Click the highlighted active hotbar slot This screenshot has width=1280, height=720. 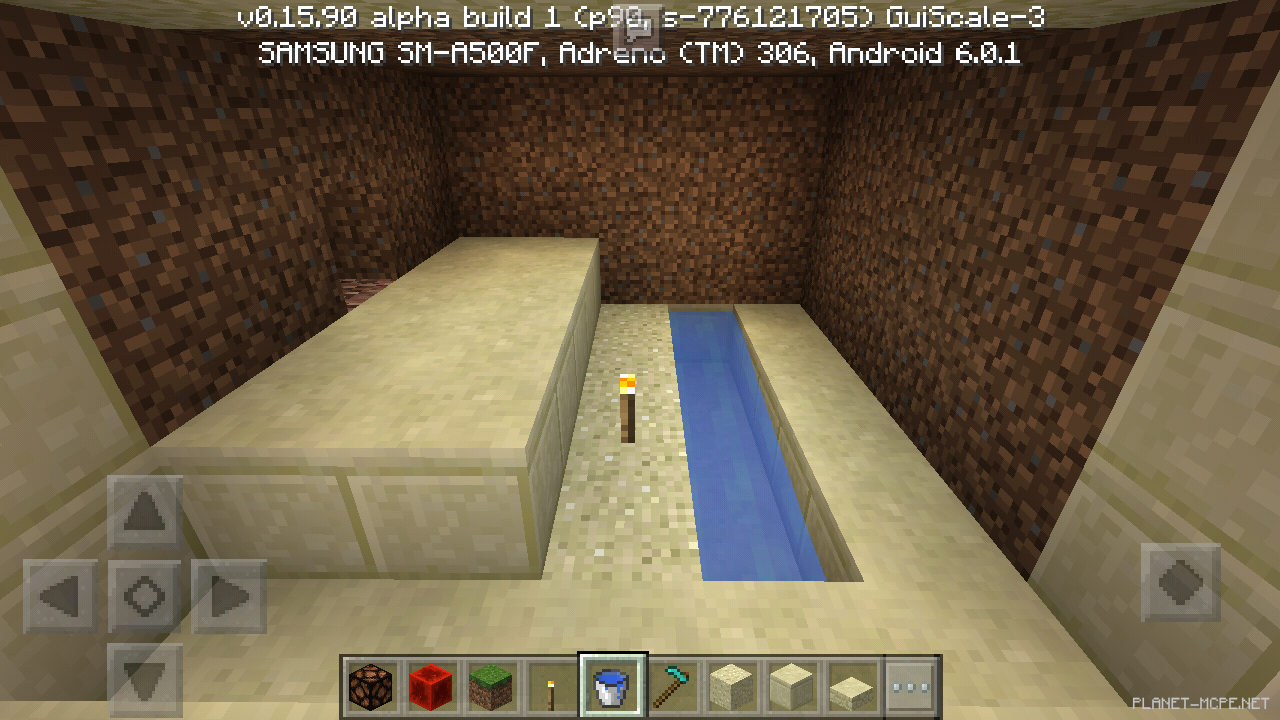(x=612, y=686)
